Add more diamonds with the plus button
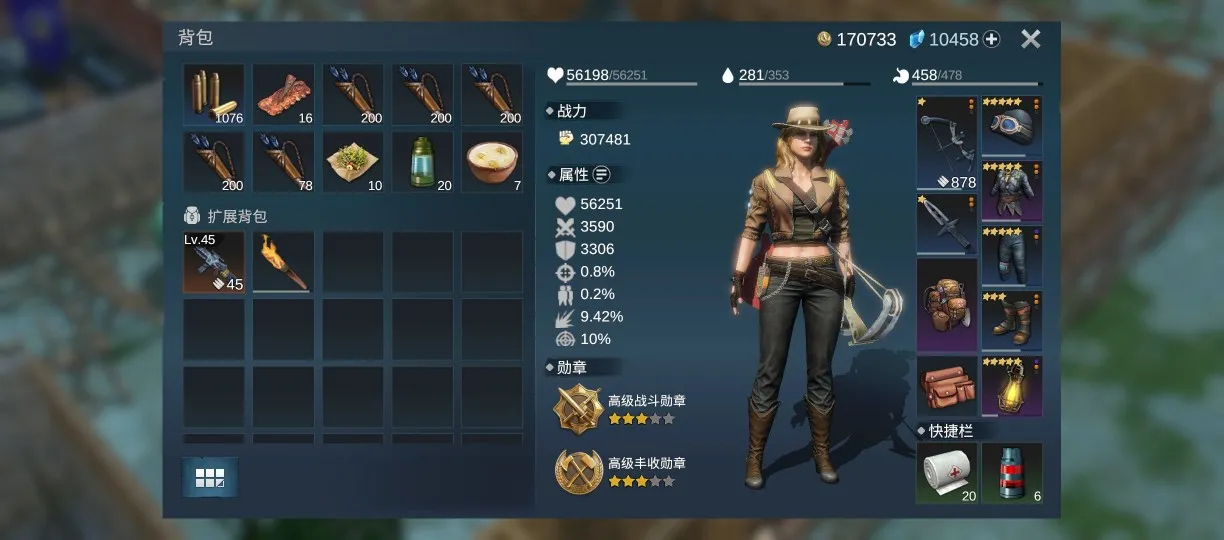The width and height of the screenshot is (1224, 540). tap(991, 39)
